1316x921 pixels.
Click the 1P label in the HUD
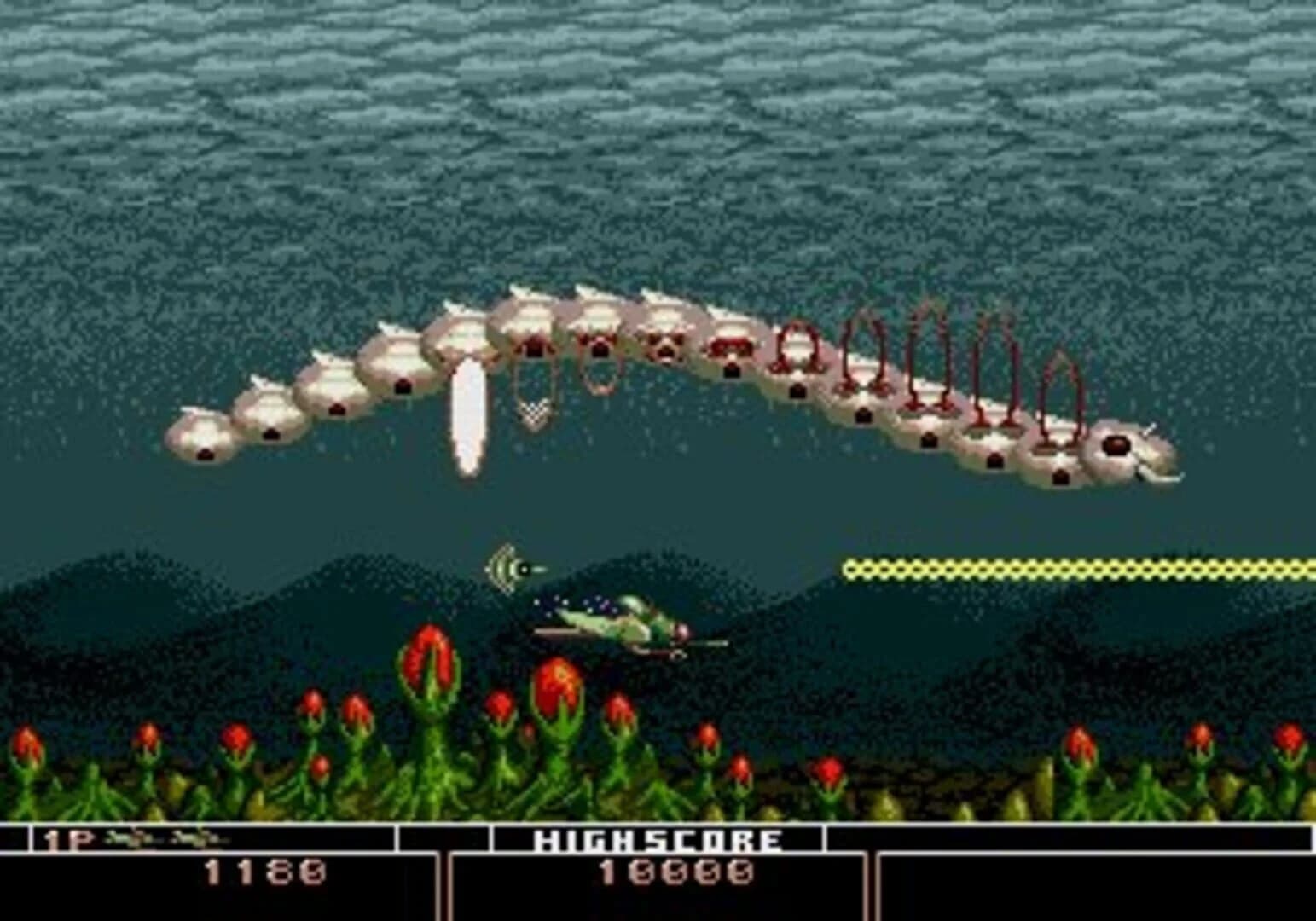(65, 840)
